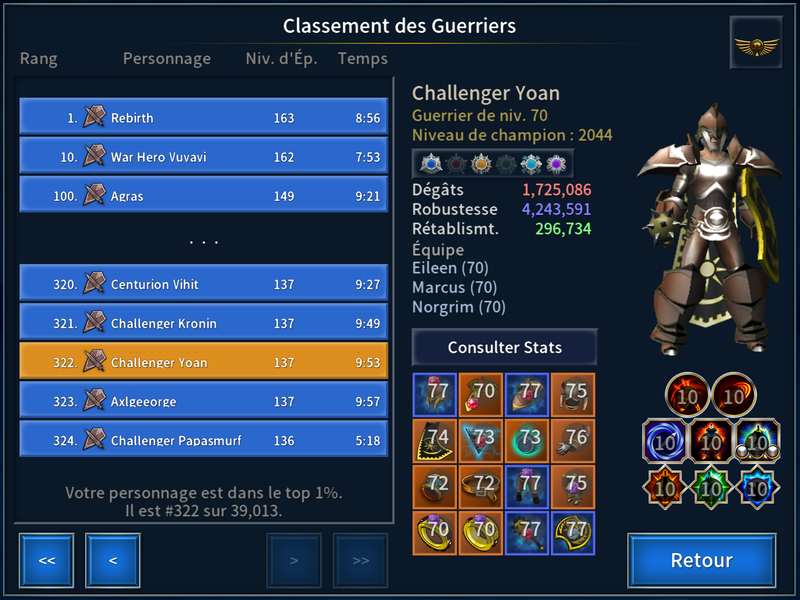Select the Agras row at rank 100

coord(203,195)
